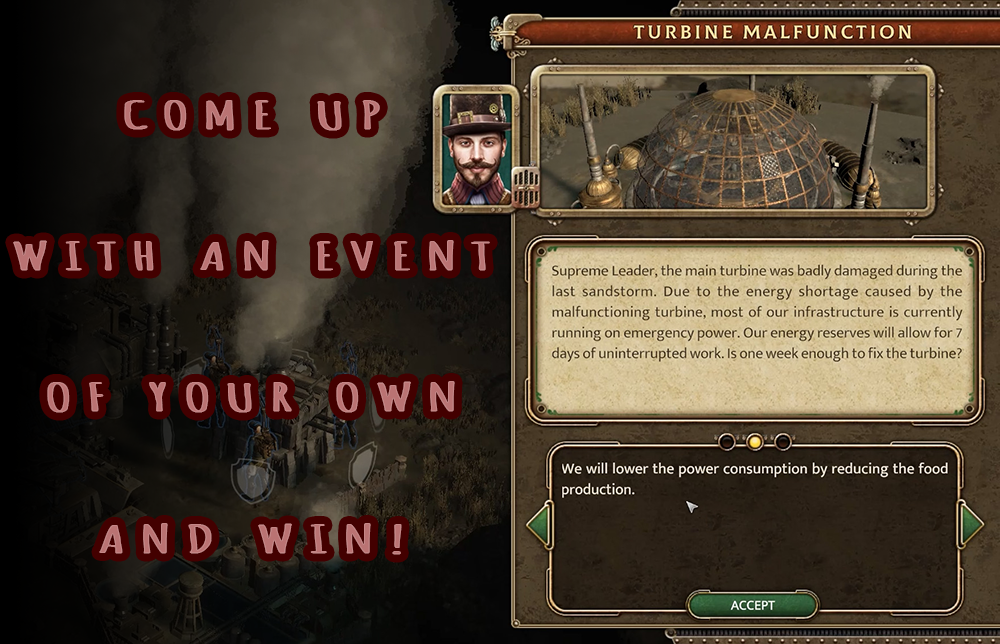Viewport: 1000px width, 644px height.
Task: Select the third option dot
Action: (783, 441)
